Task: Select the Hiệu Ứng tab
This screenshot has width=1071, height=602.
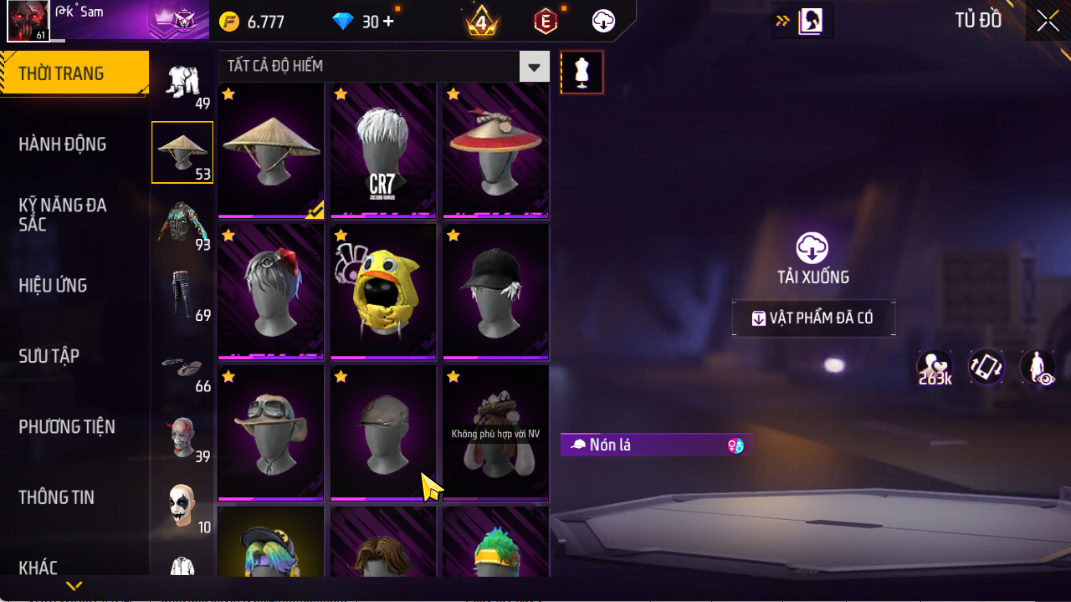Action: click(x=52, y=285)
